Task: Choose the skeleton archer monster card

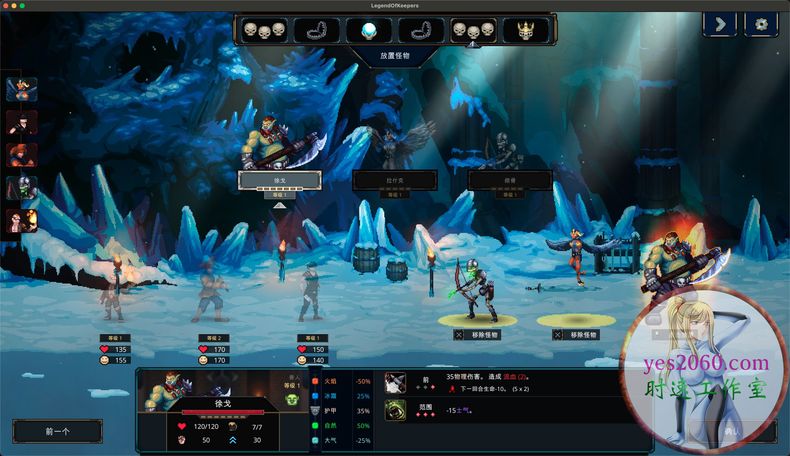Action: pos(510,180)
